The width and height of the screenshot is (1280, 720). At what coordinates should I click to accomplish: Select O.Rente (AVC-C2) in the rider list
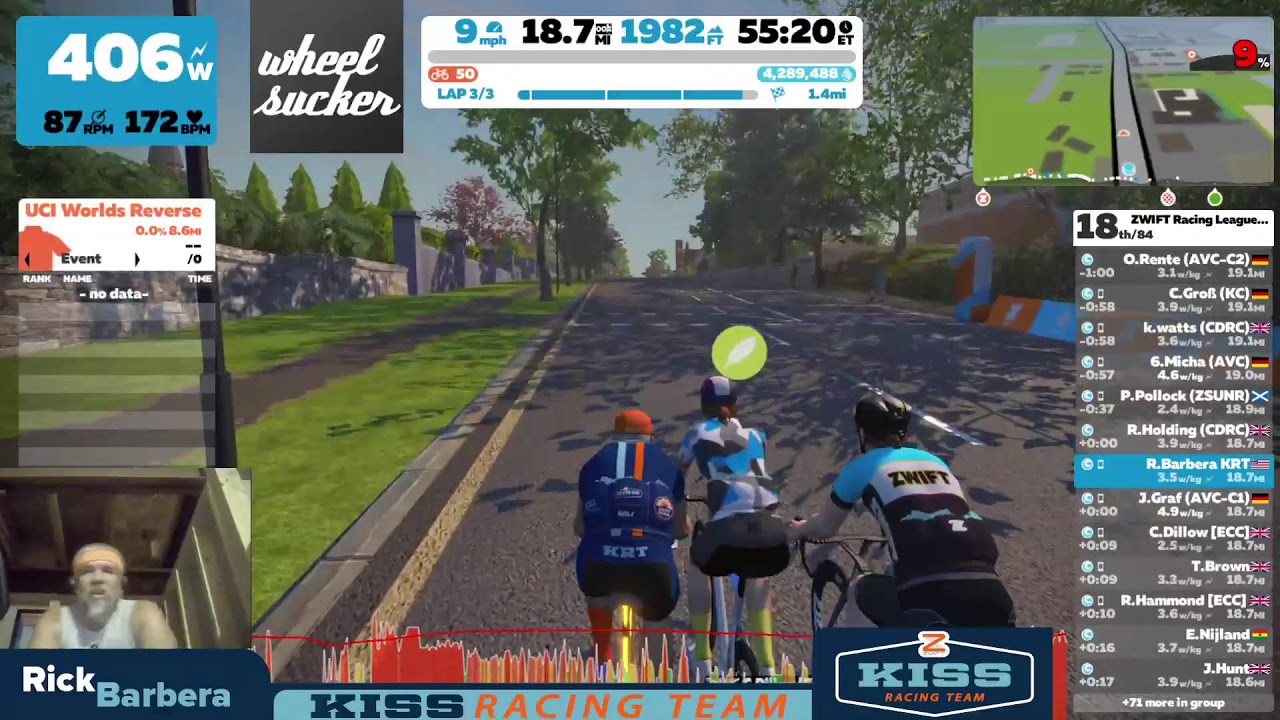pyautogui.click(x=1172, y=265)
